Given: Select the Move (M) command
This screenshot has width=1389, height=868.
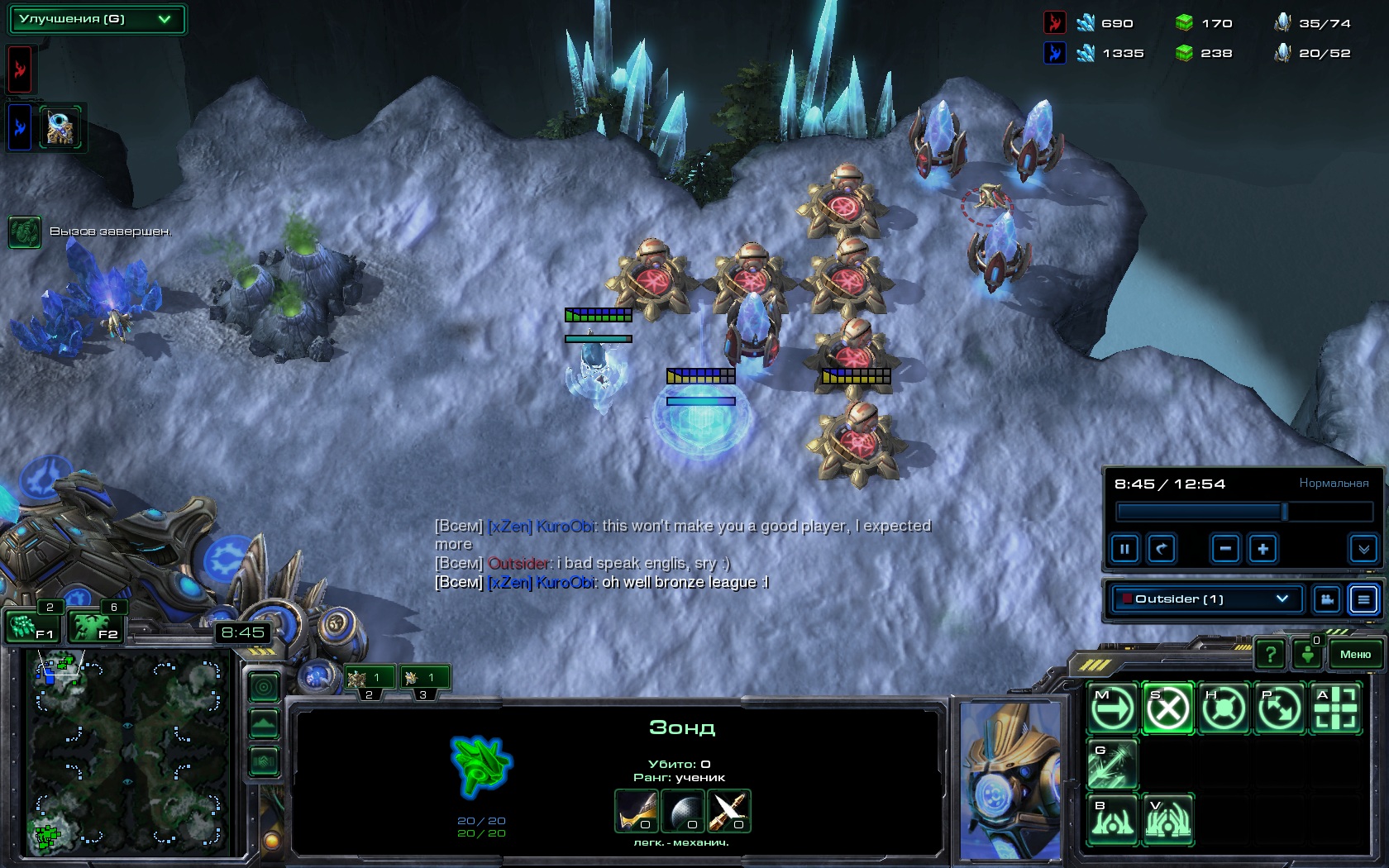Looking at the screenshot, I should pos(1112,708).
